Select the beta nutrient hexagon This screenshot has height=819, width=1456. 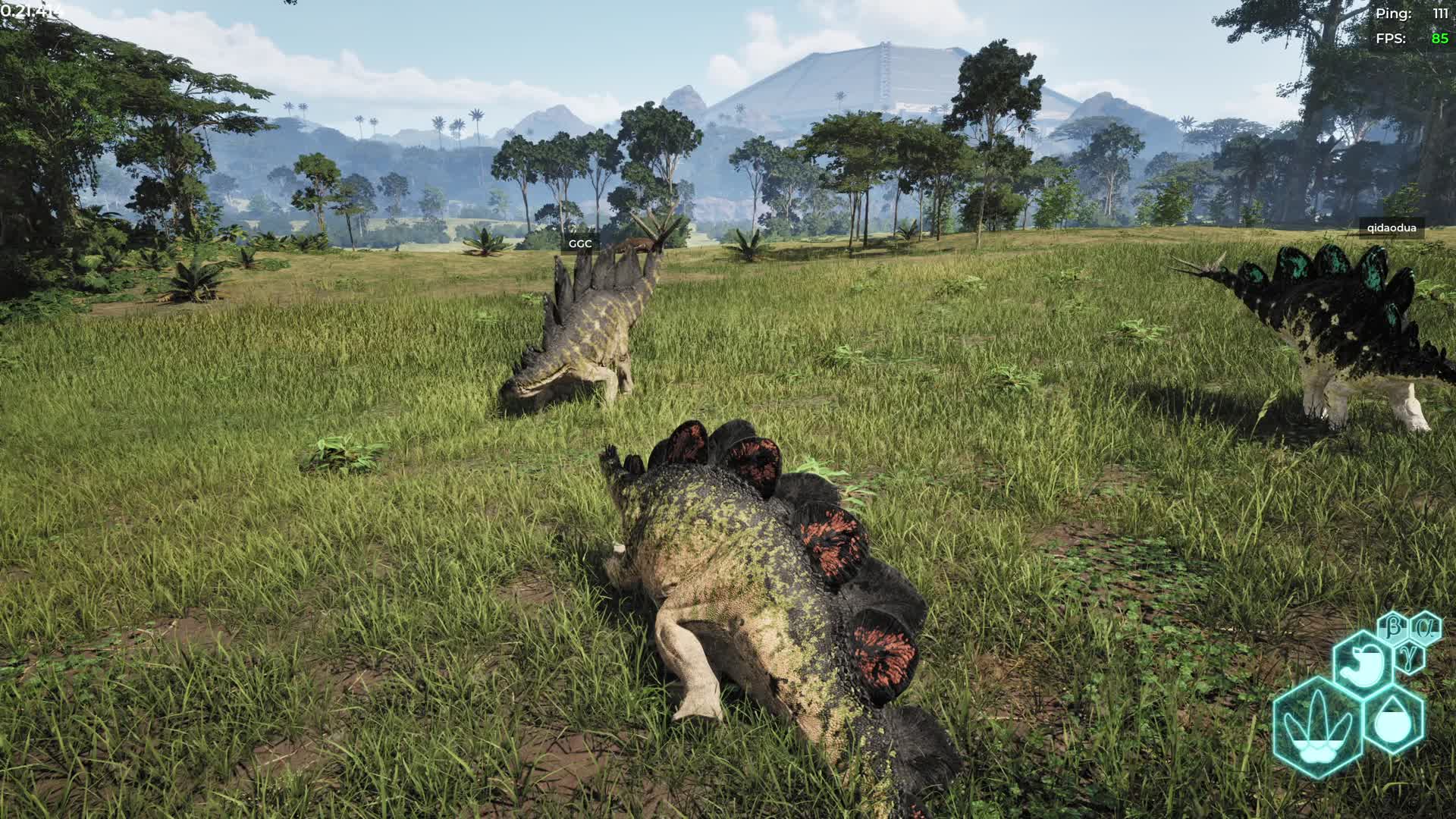[1394, 627]
